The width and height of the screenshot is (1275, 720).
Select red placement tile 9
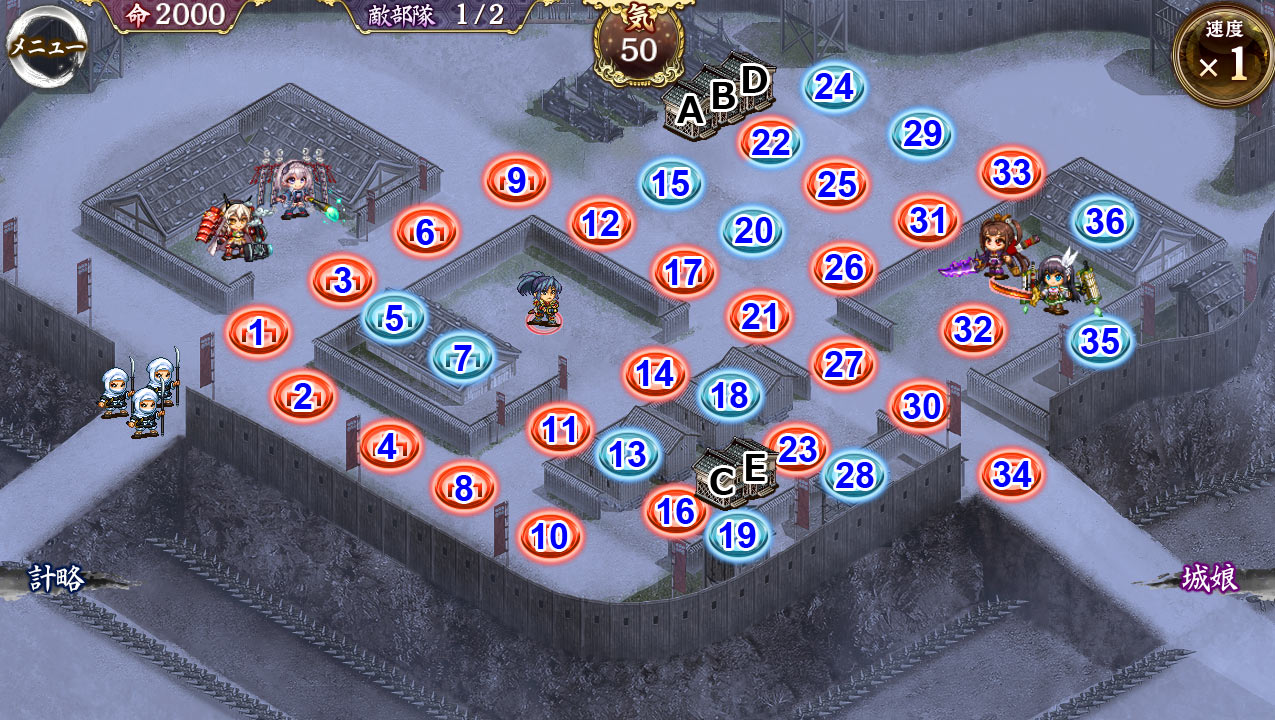[x=516, y=181]
